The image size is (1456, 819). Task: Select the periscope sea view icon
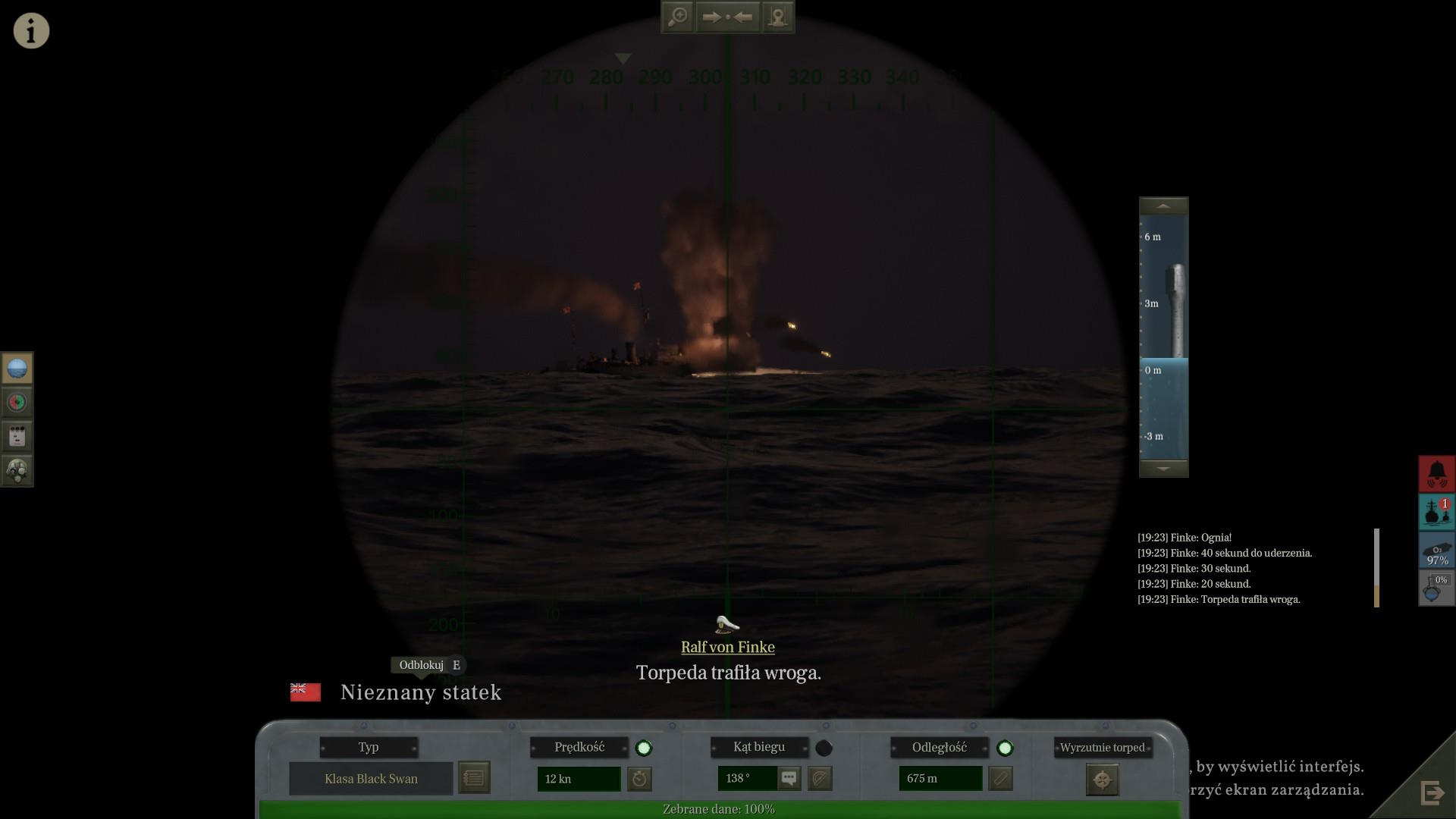17,369
